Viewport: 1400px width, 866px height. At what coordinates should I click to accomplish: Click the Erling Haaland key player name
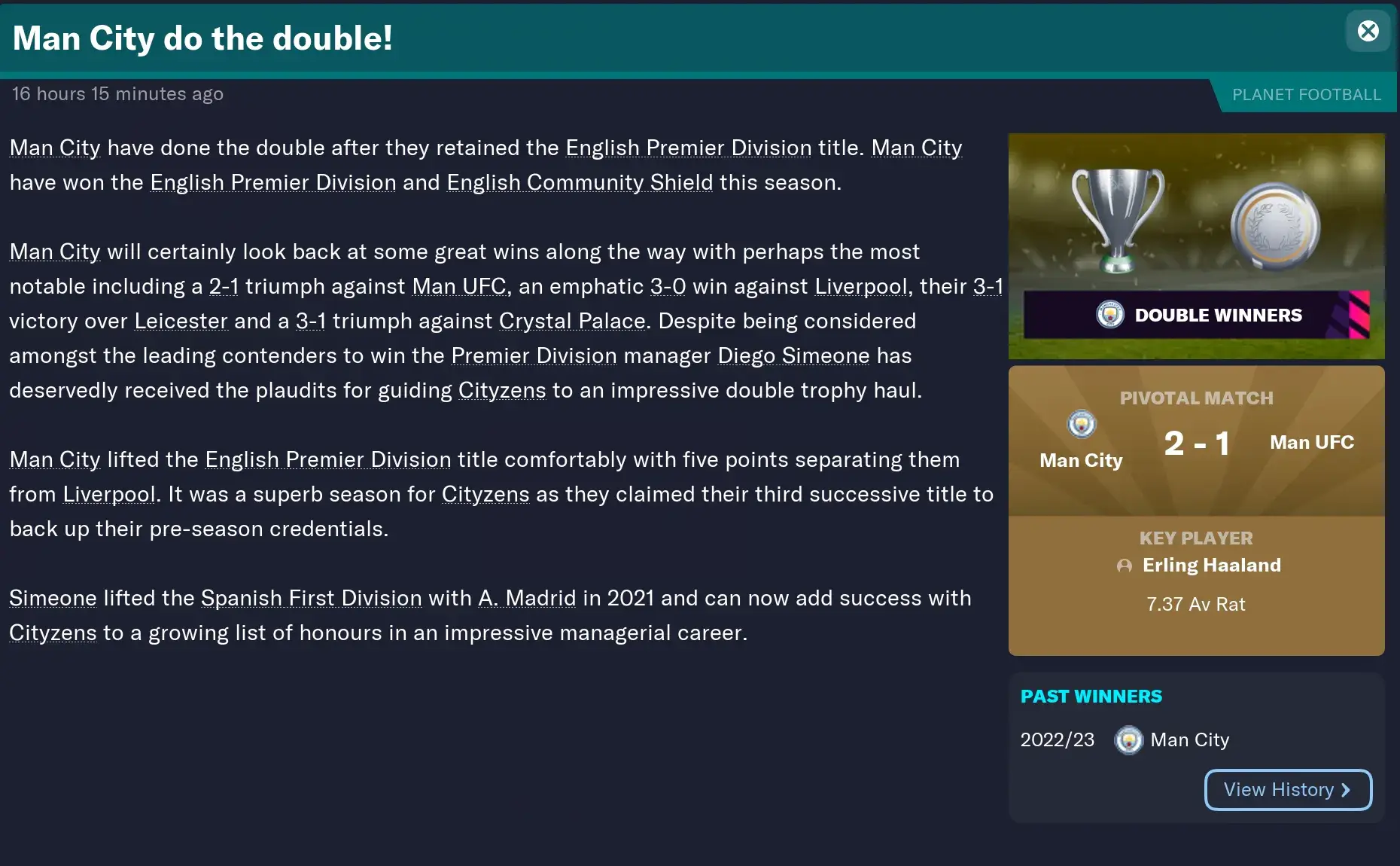pos(1212,565)
